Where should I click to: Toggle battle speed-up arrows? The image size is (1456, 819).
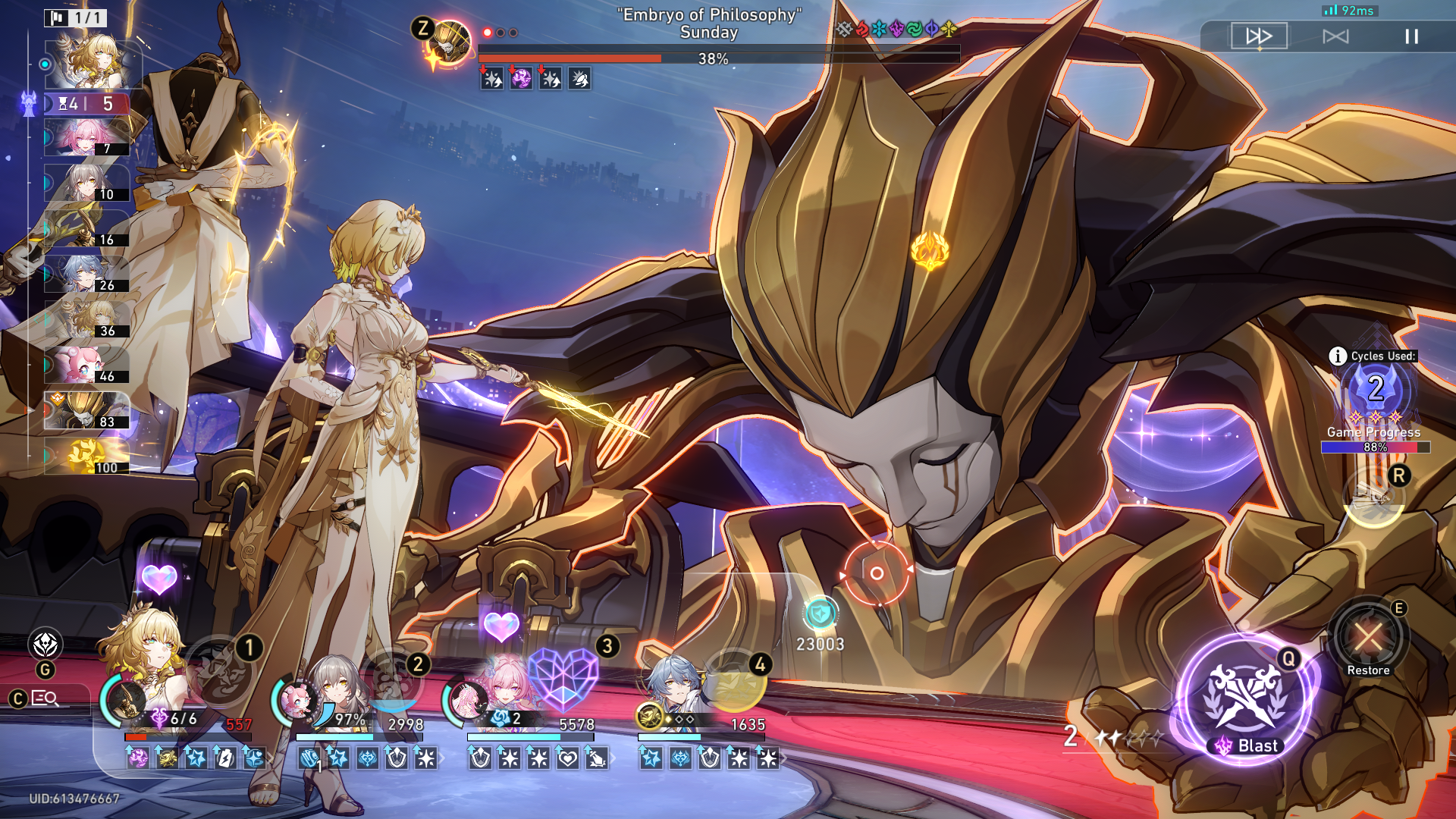1259,36
